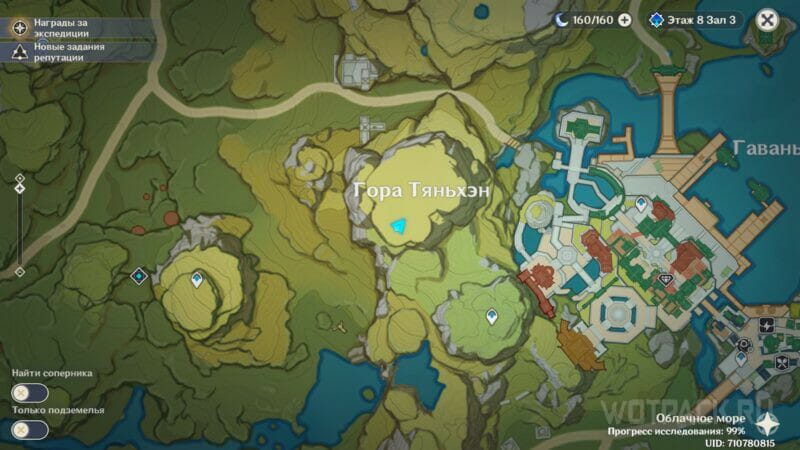Select the domain marker west of the mountain

[x=139, y=275]
